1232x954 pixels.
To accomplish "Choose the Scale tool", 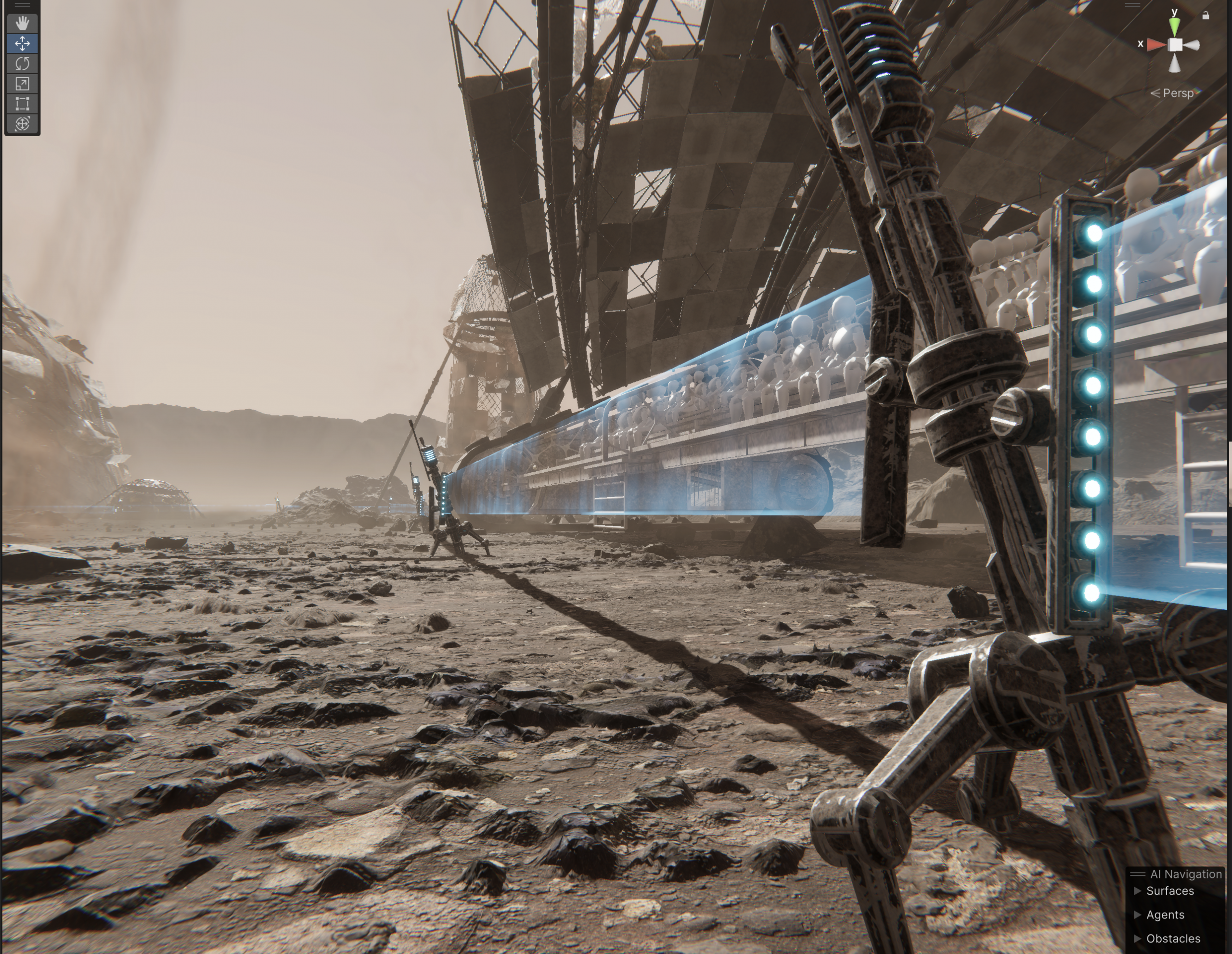I will click(x=23, y=84).
